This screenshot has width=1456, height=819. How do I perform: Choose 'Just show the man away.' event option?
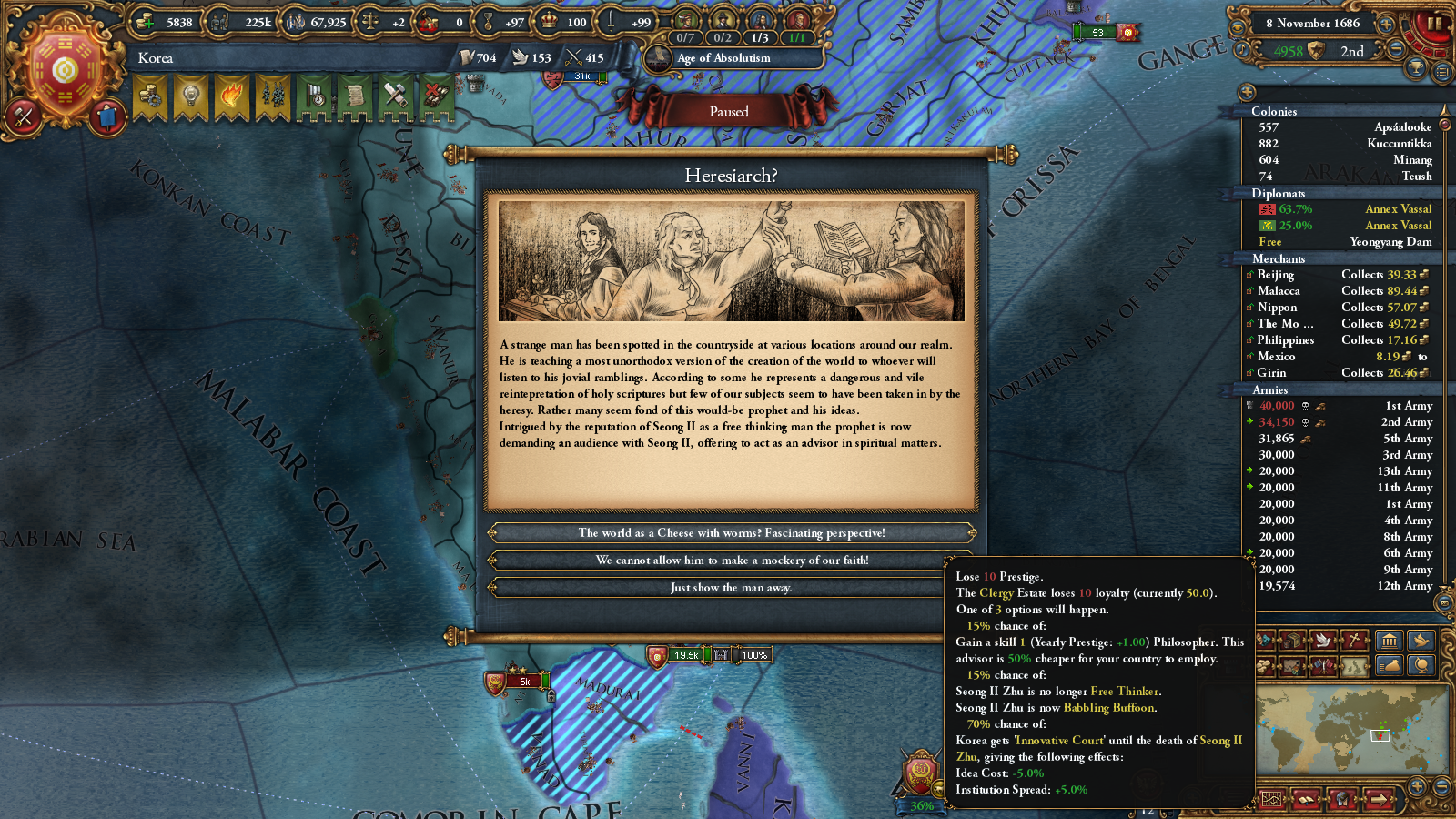pos(731,588)
